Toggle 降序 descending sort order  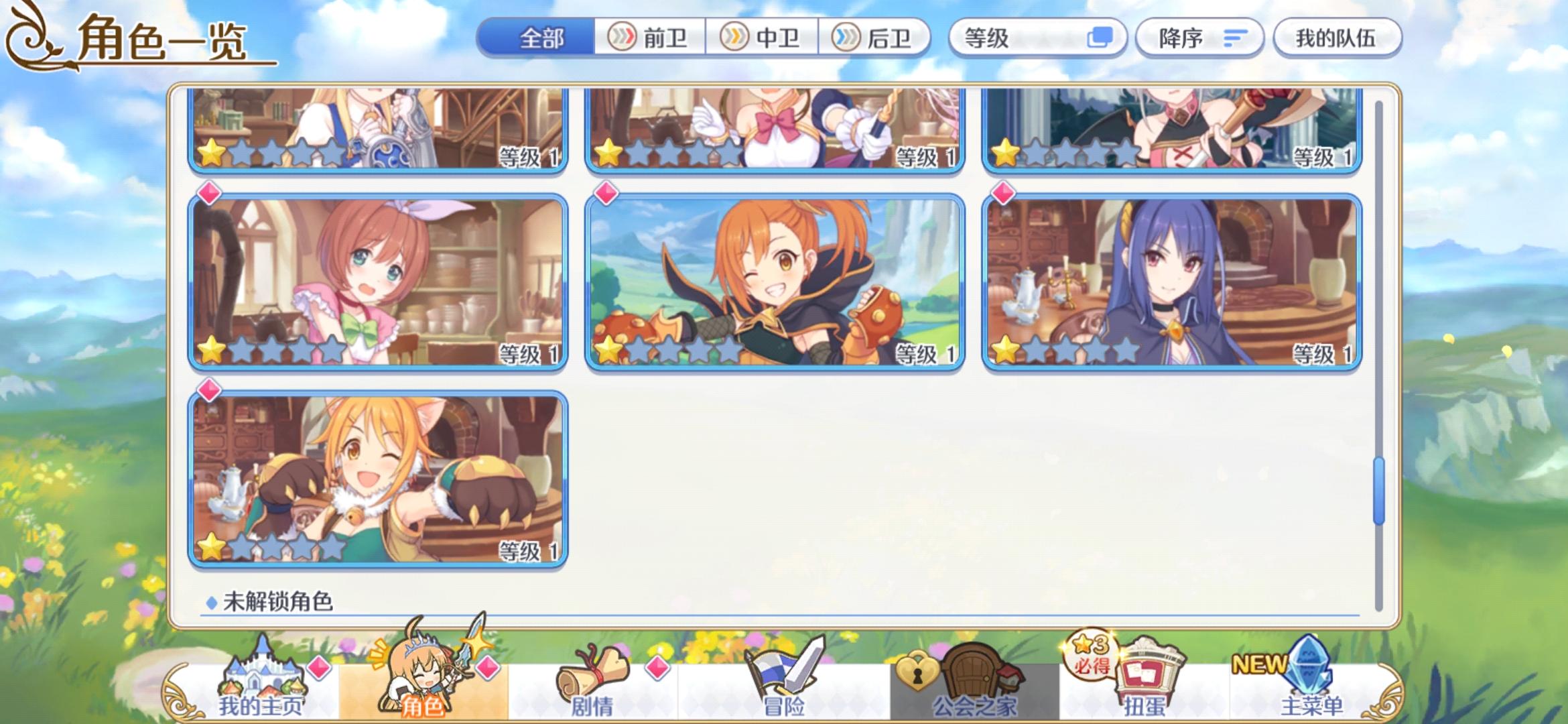[1199, 38]
